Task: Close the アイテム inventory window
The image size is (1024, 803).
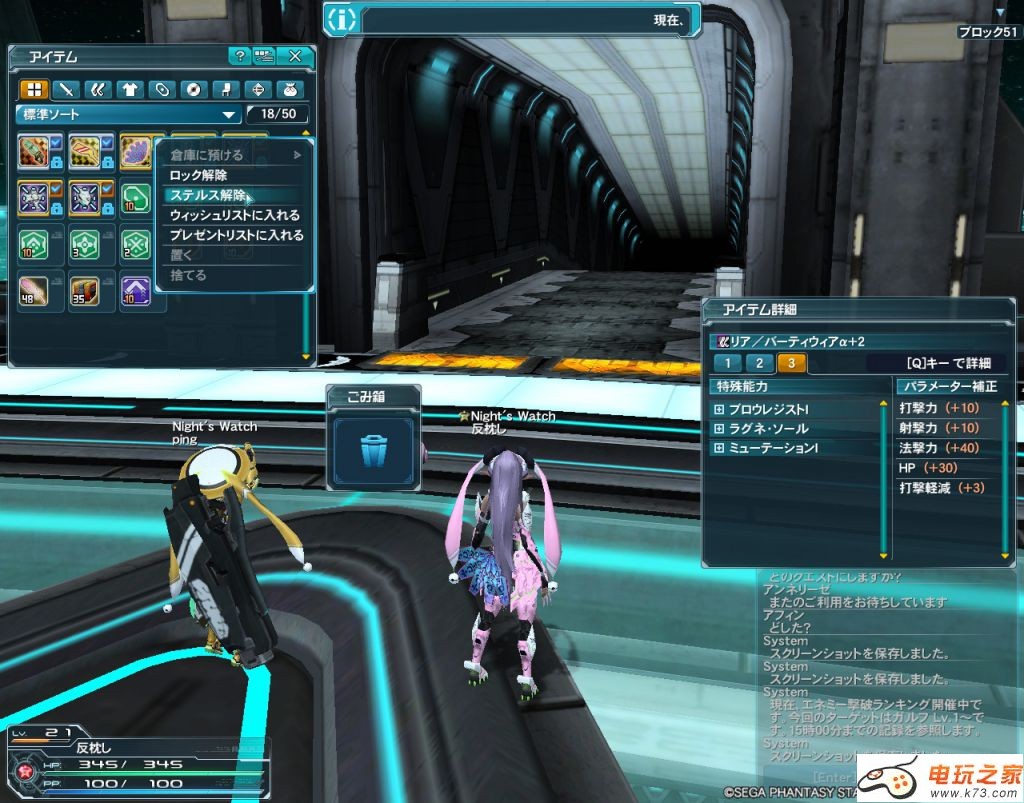Action: tap(295, 56)
